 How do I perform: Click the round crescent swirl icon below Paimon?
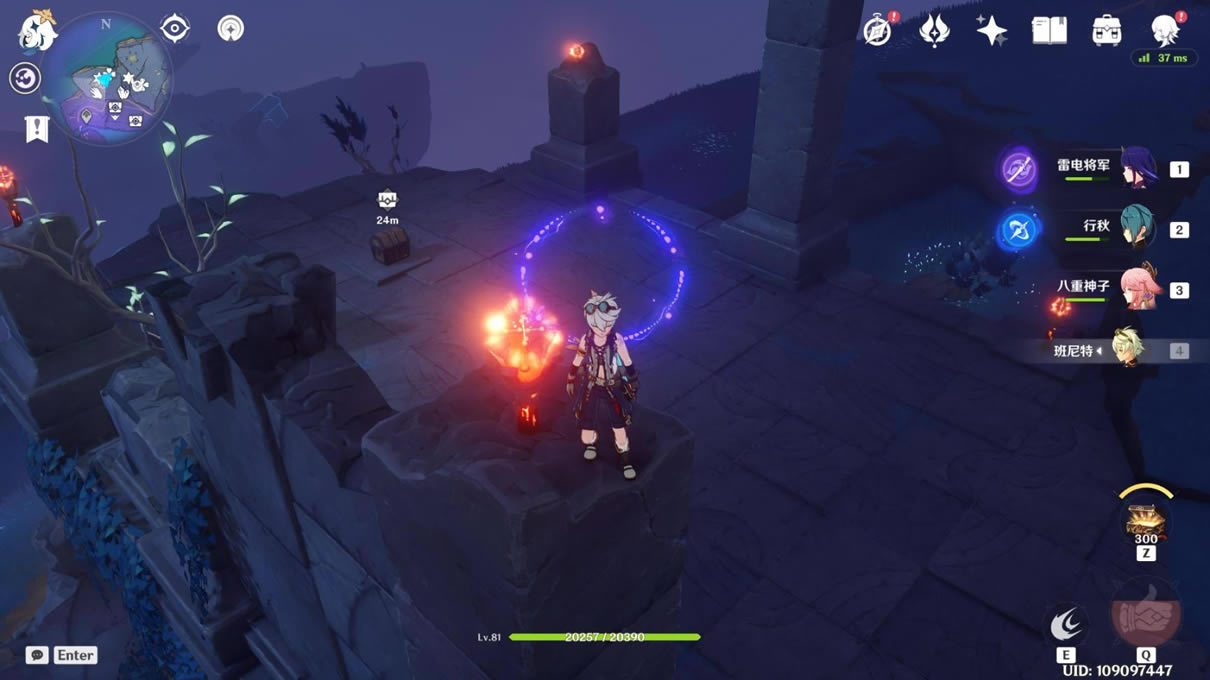25,78
